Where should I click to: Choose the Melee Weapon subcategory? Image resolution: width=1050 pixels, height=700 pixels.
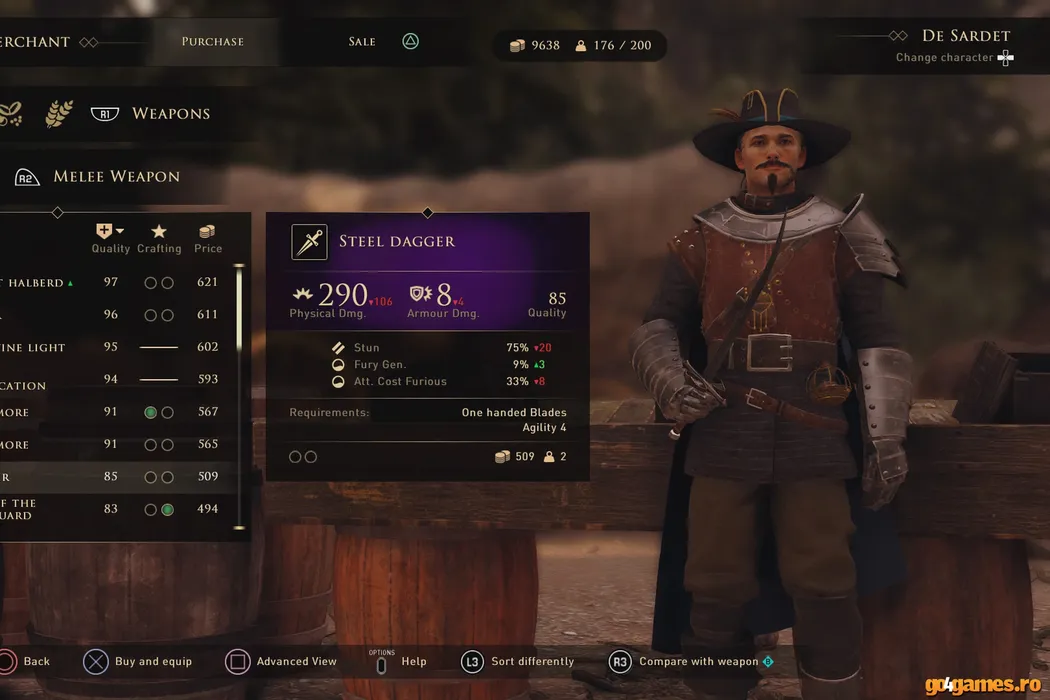click(x=116, y=177)
